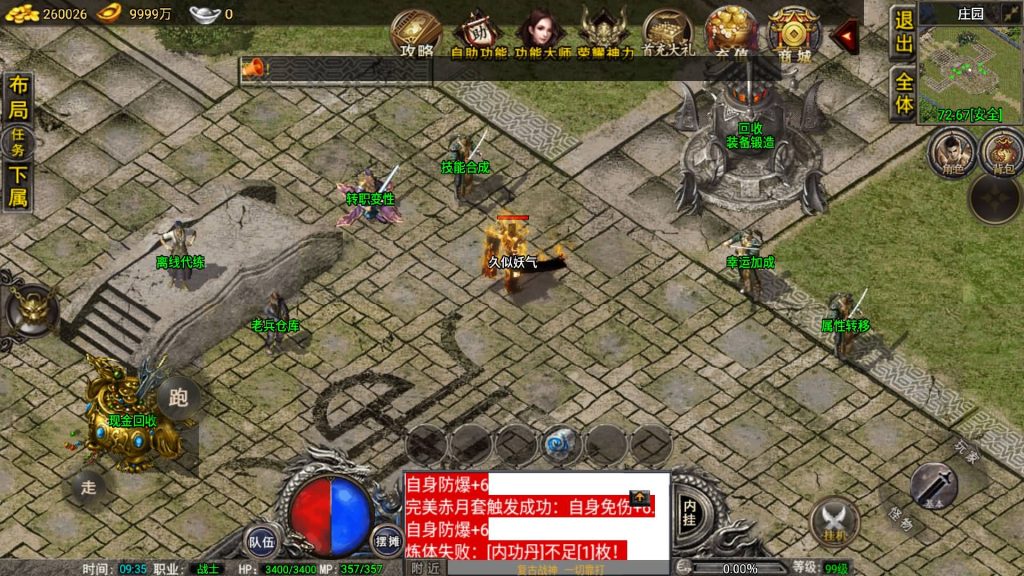Open the 商城 shop

point(794,32)
